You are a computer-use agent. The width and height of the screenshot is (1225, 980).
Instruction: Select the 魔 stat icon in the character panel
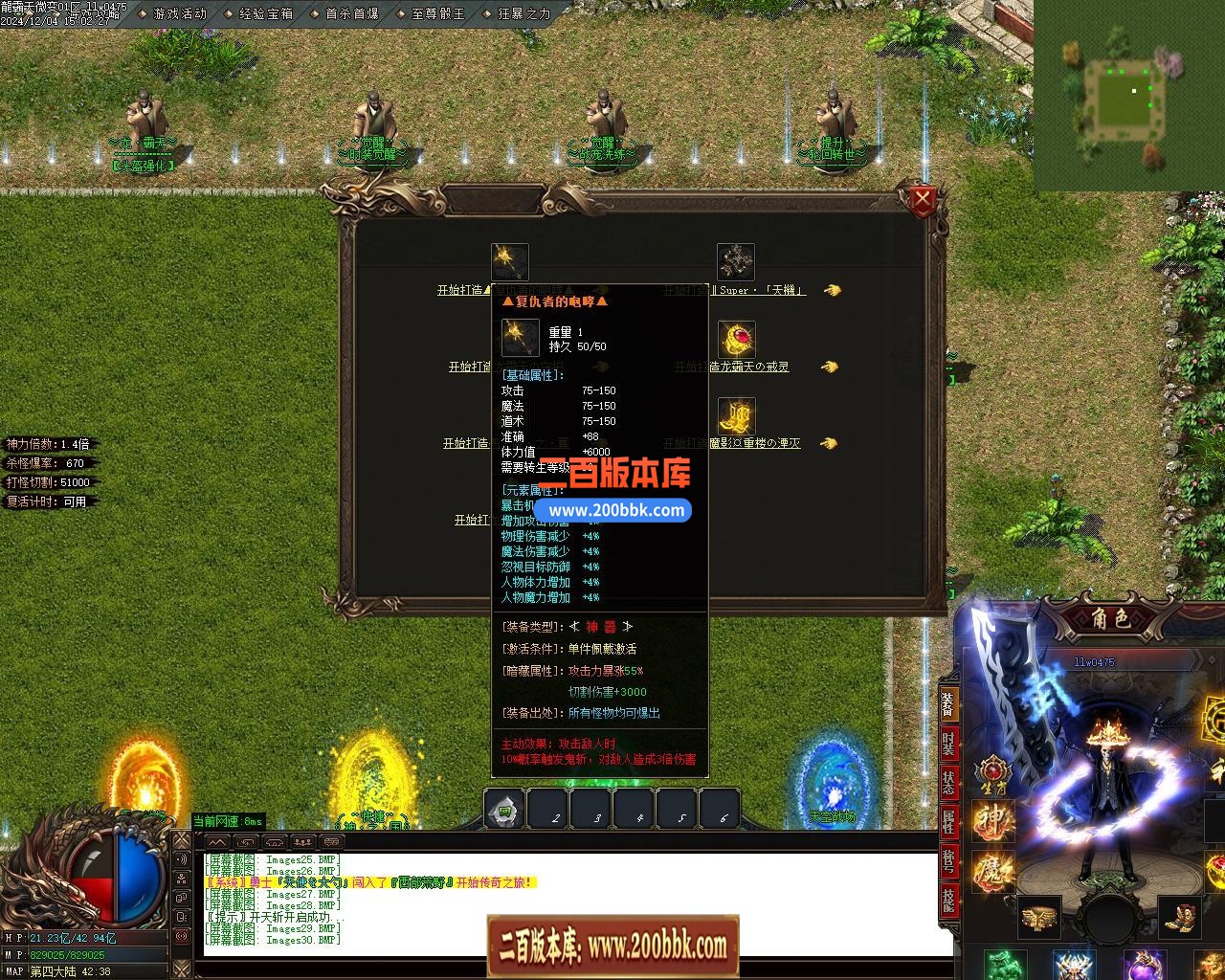point(992,872)
